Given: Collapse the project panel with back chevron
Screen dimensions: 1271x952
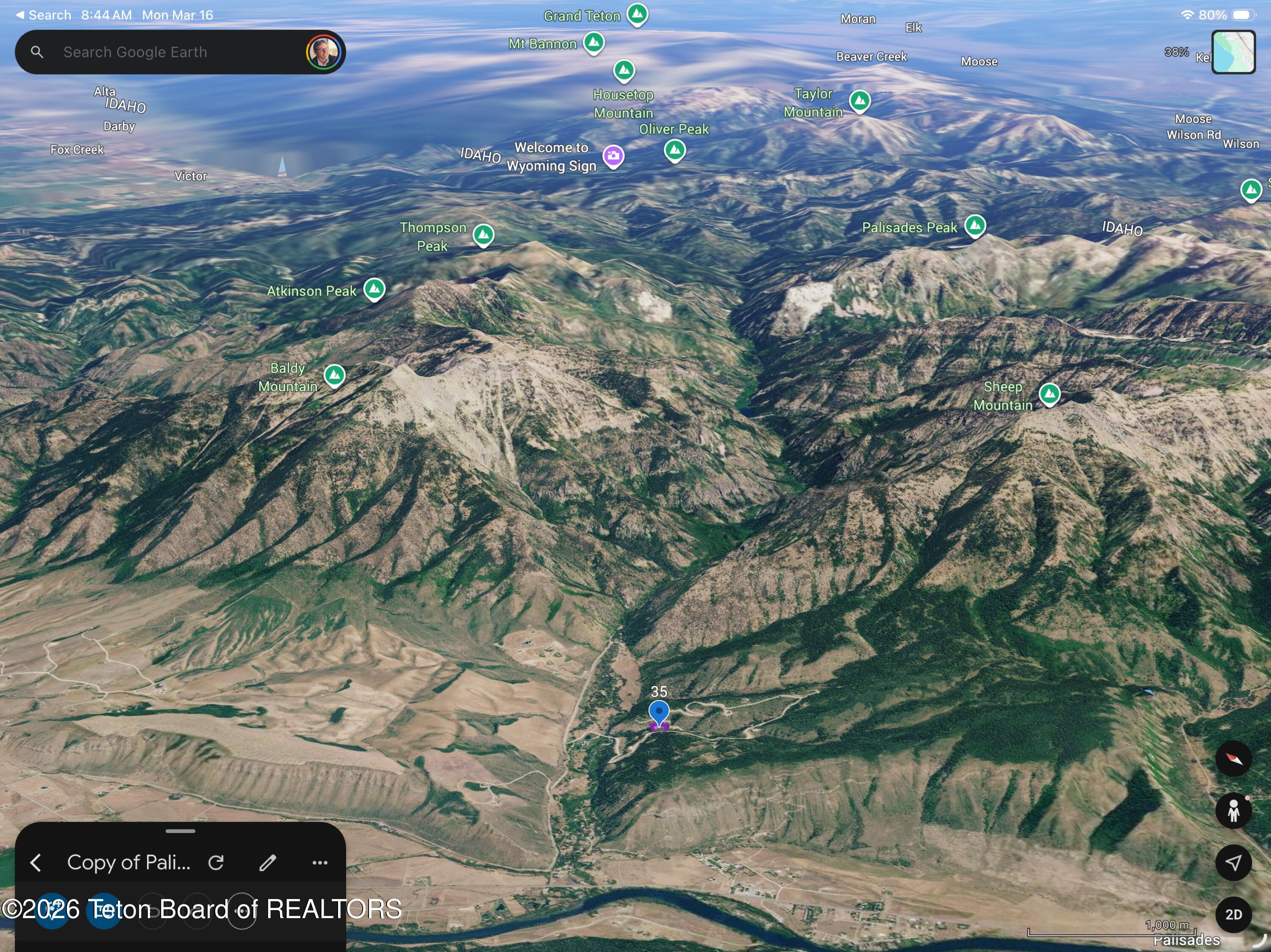Looking at the screenshot, I should click(36, 862).
